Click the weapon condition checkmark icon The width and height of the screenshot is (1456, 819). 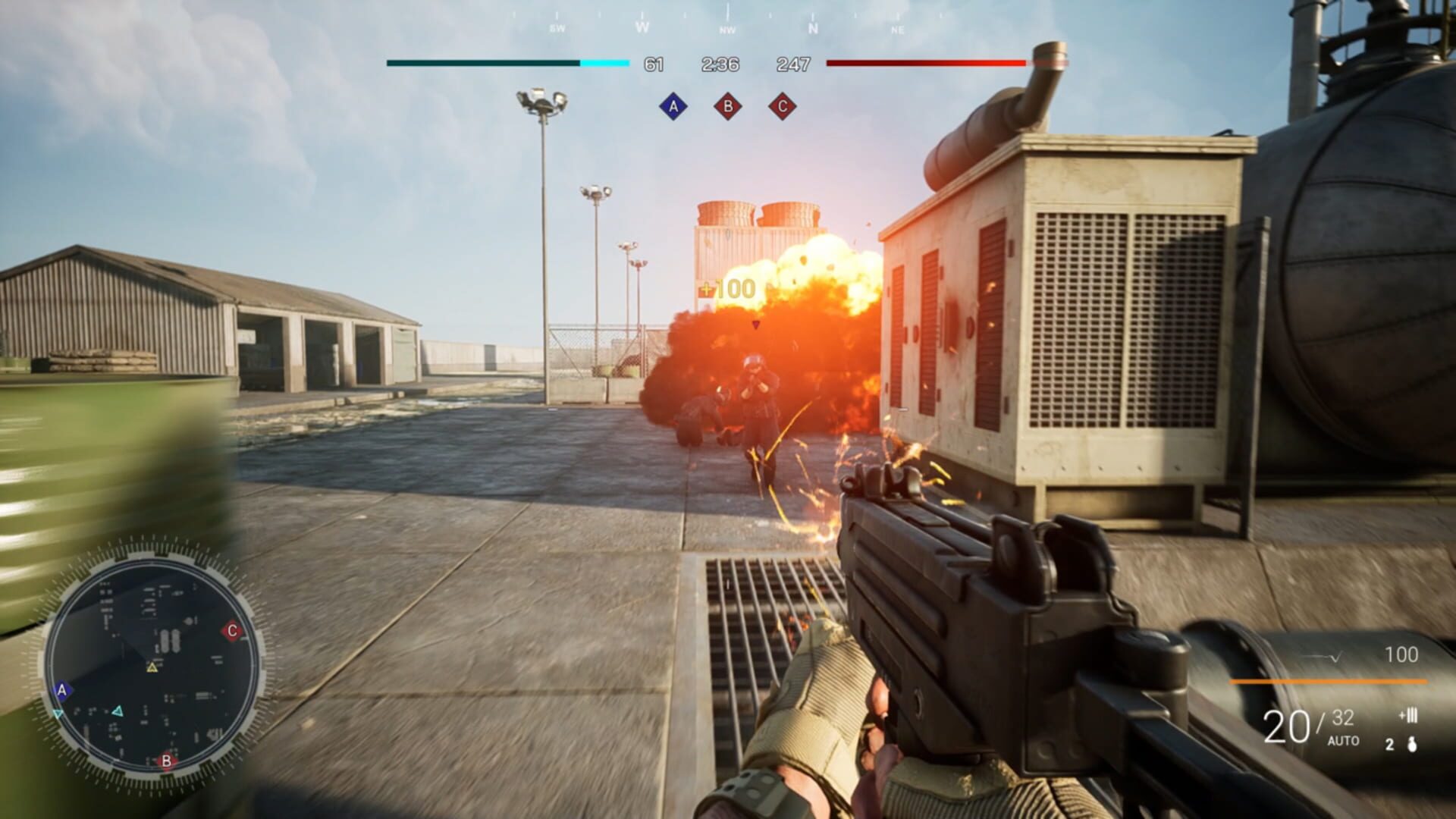point(1335,657)
